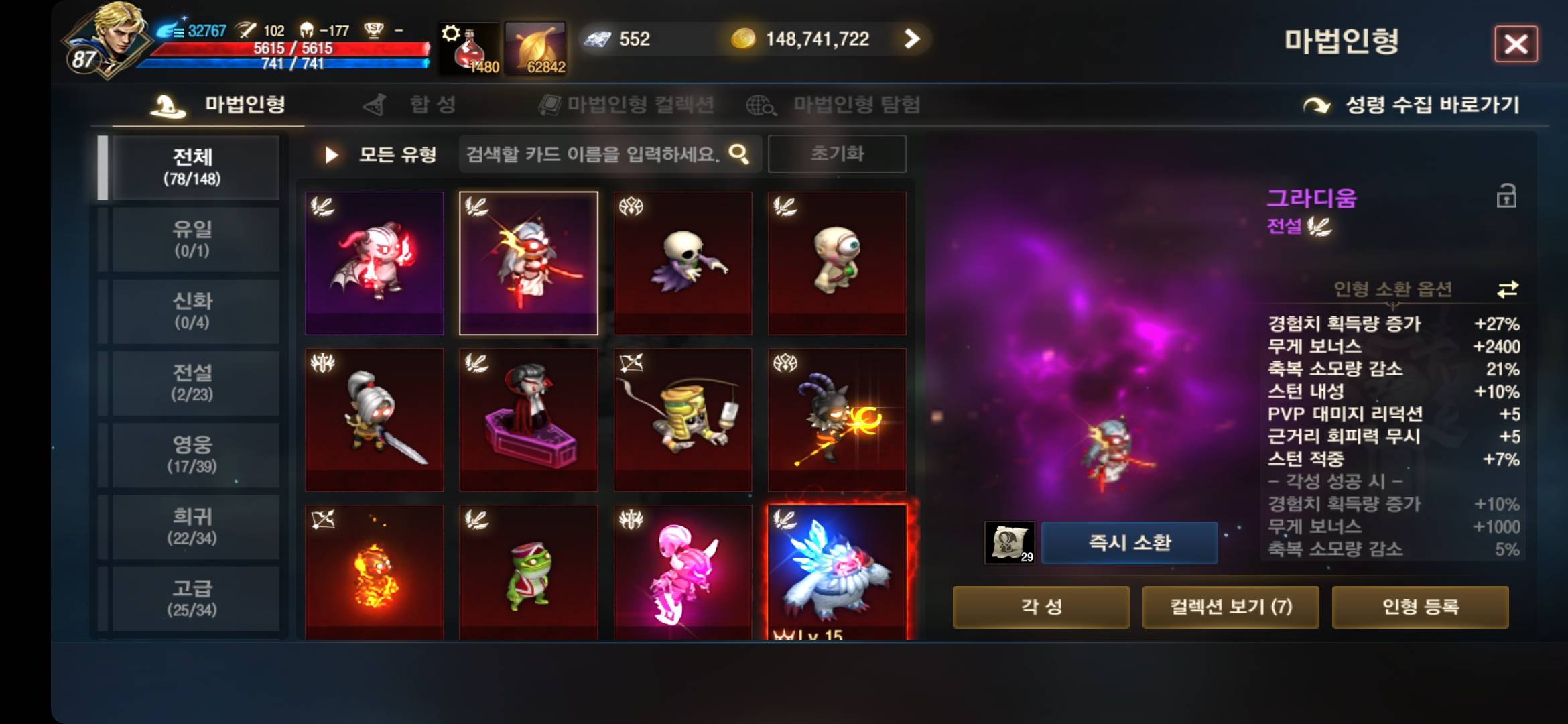This screenshot has width=1568, height=724.
Task: Switch to the 합성 tab
Action: click(415, 104)
